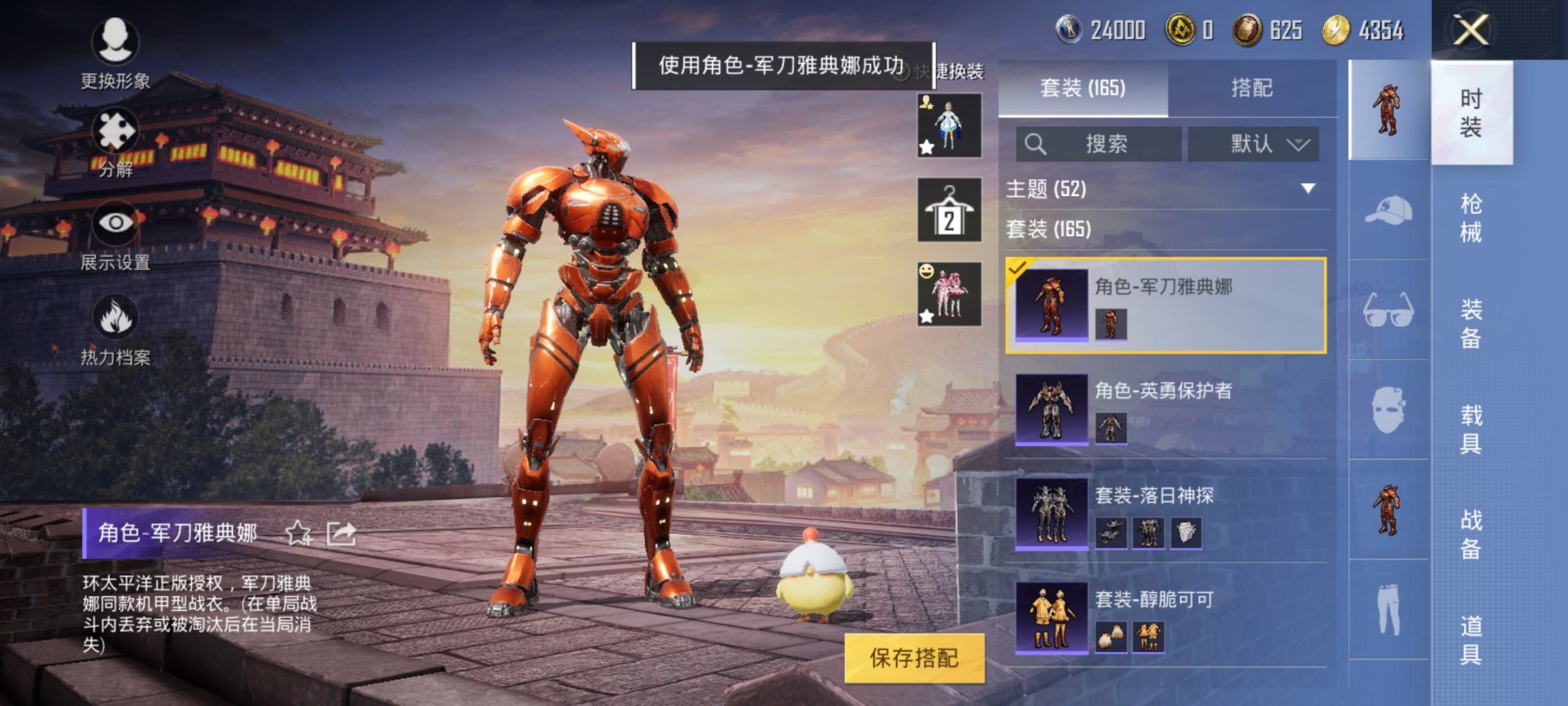Click the search magnifier icon
The width and height of the screenshot is (1568, 706).
pyautogui.click(x=1036, y=144)
